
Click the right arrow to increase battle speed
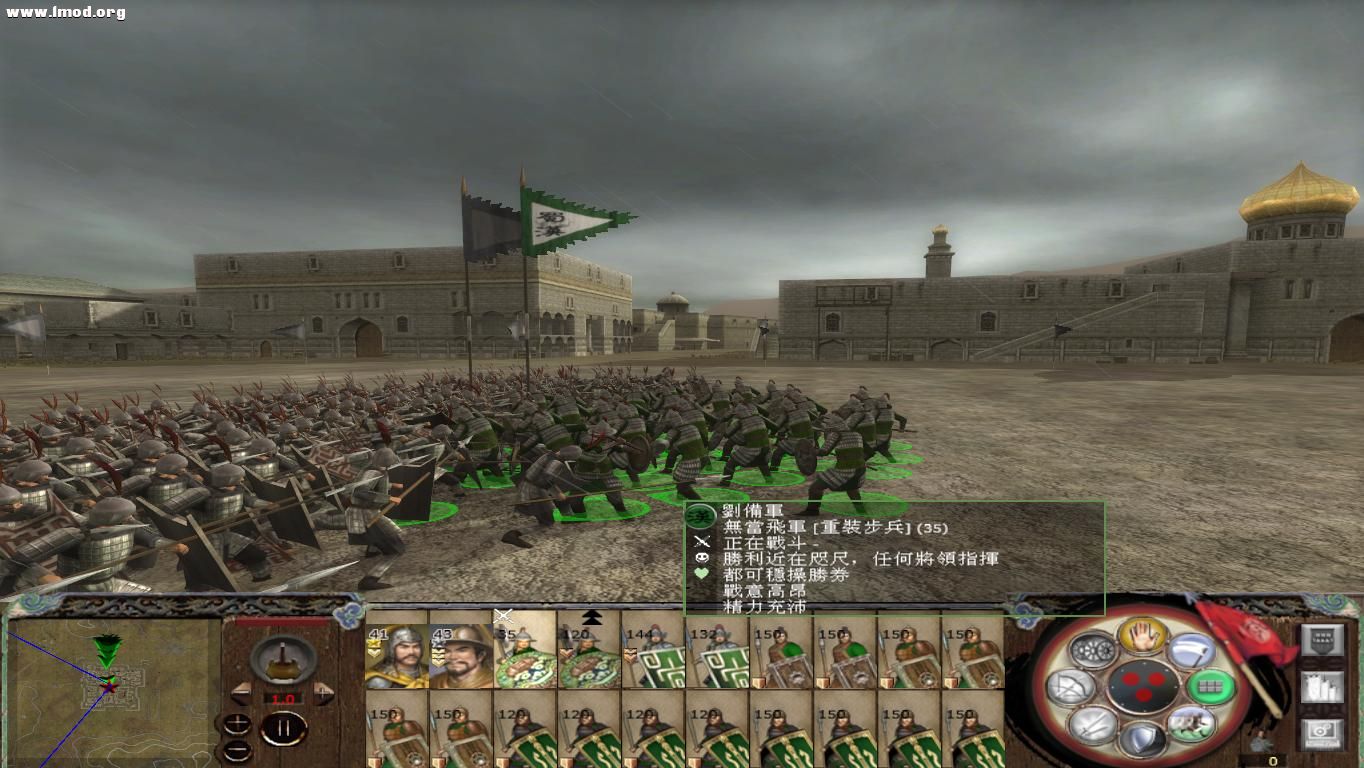[x=323, y=692]
